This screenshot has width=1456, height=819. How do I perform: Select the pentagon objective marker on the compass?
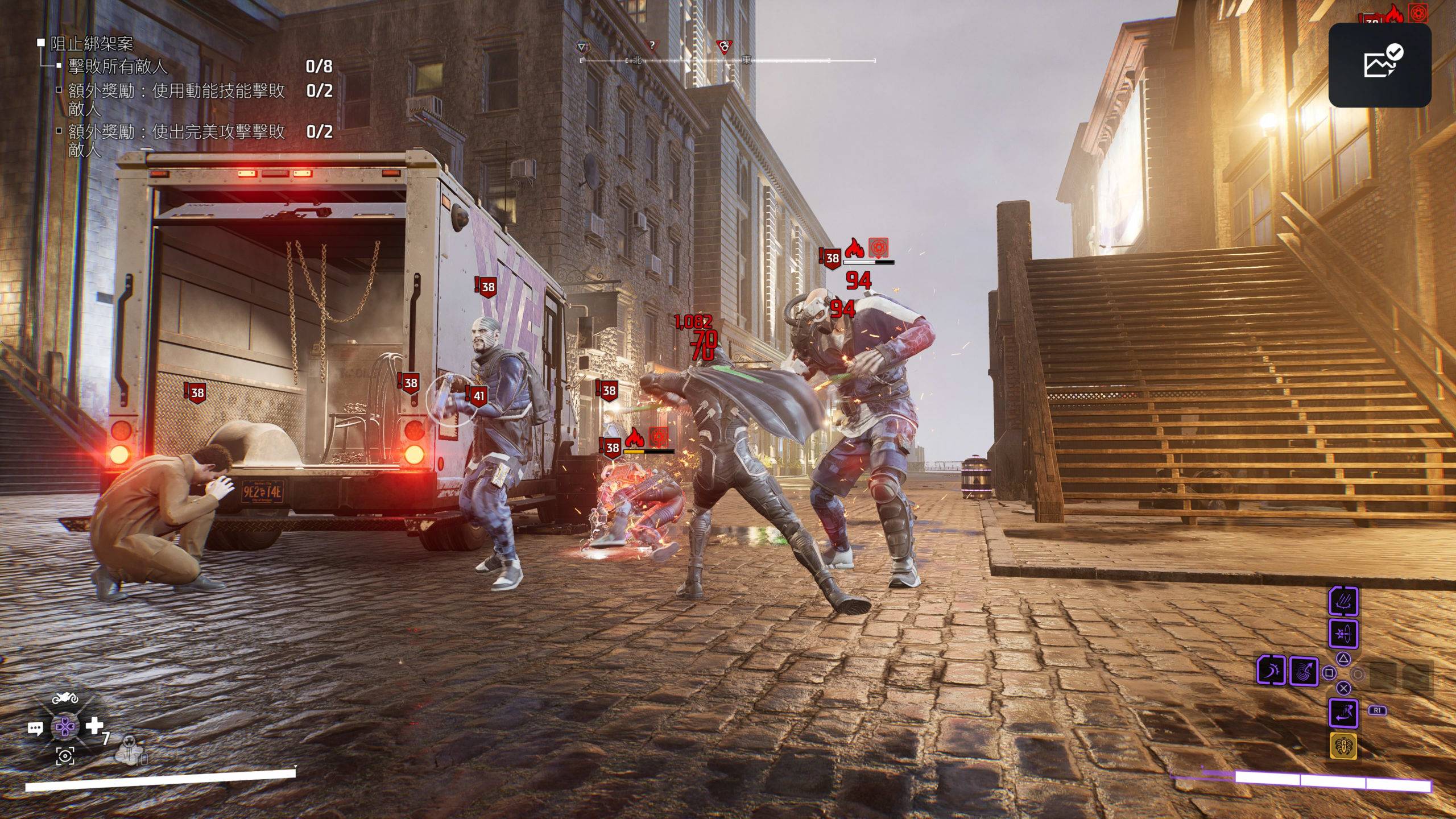pos(582,47)
